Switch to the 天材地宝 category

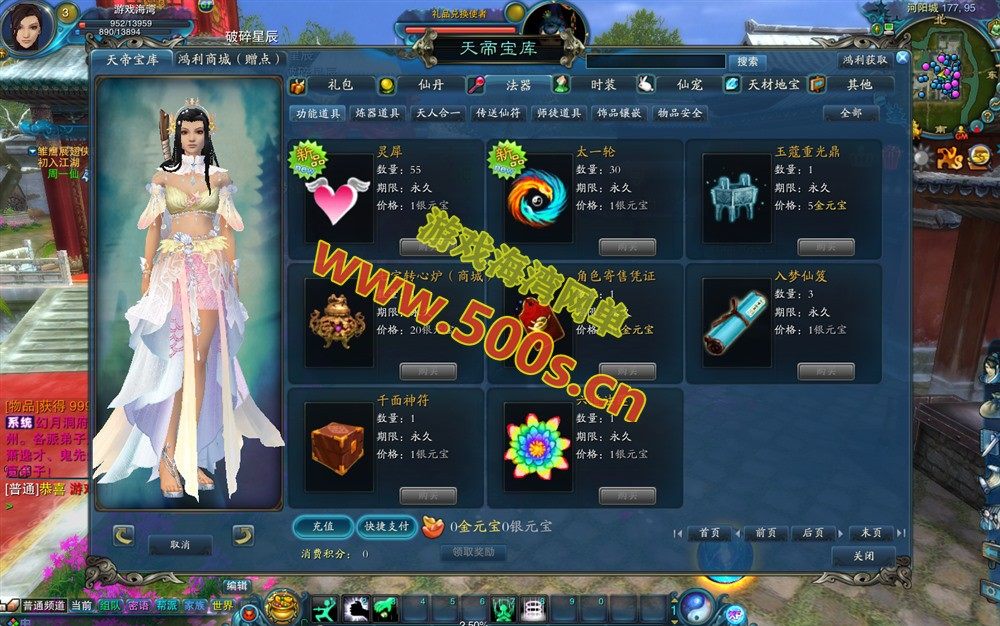[772, 85]
